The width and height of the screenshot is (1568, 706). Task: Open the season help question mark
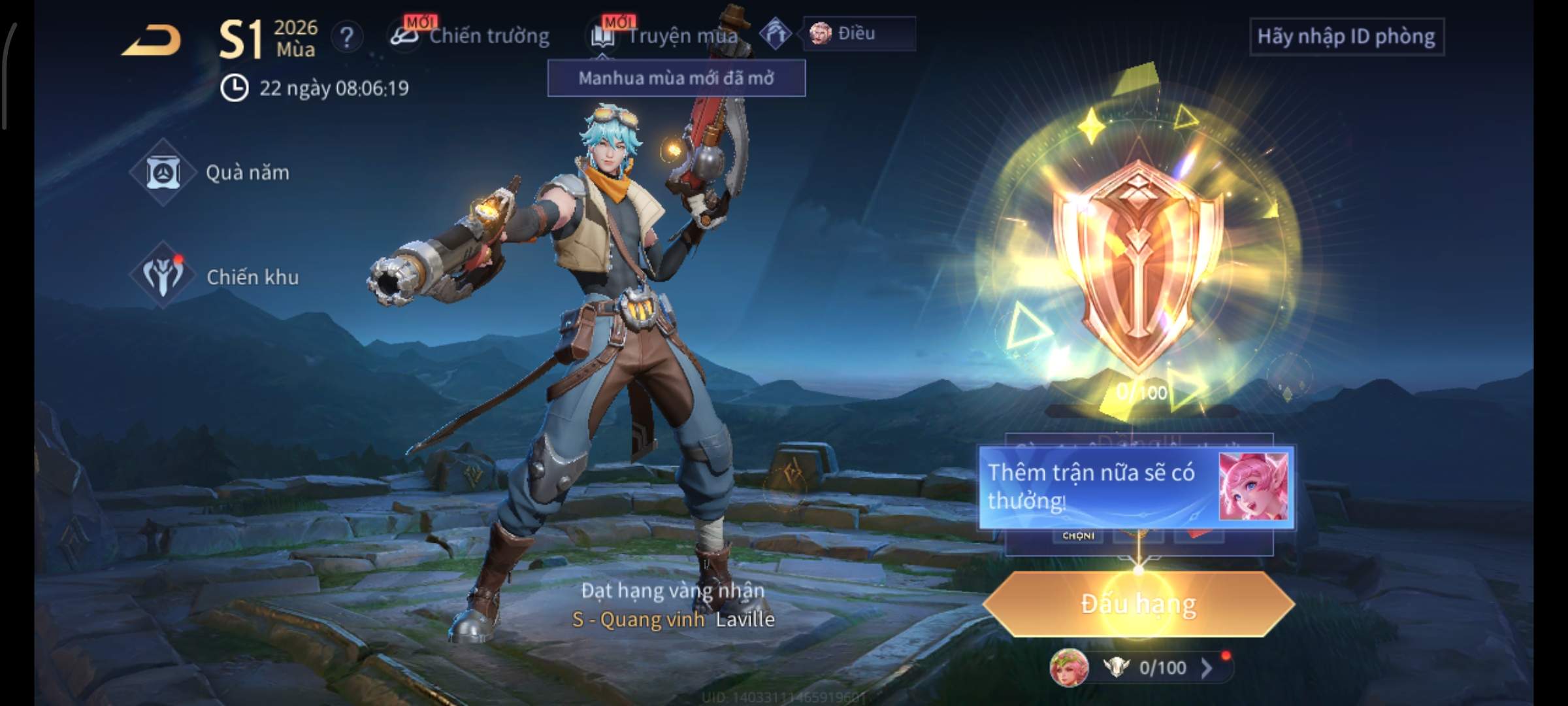[x=346, y=38]
